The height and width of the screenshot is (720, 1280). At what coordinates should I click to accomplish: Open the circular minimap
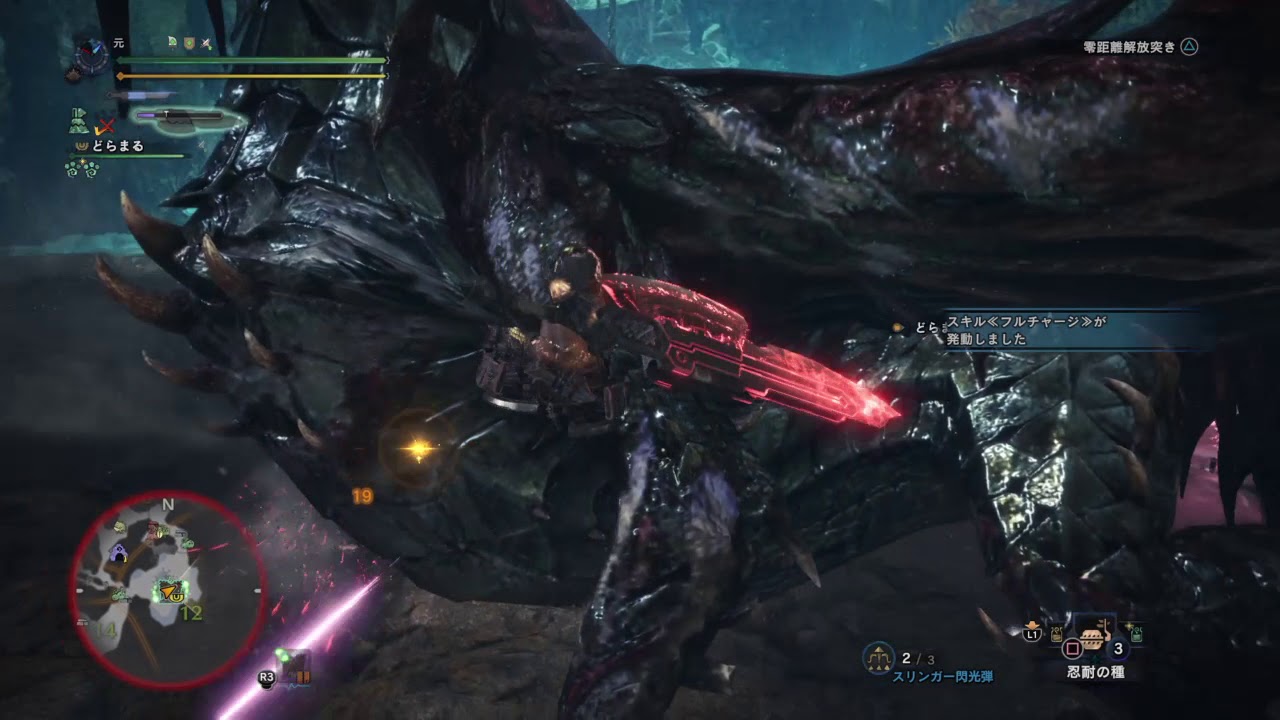coord(167,590)
